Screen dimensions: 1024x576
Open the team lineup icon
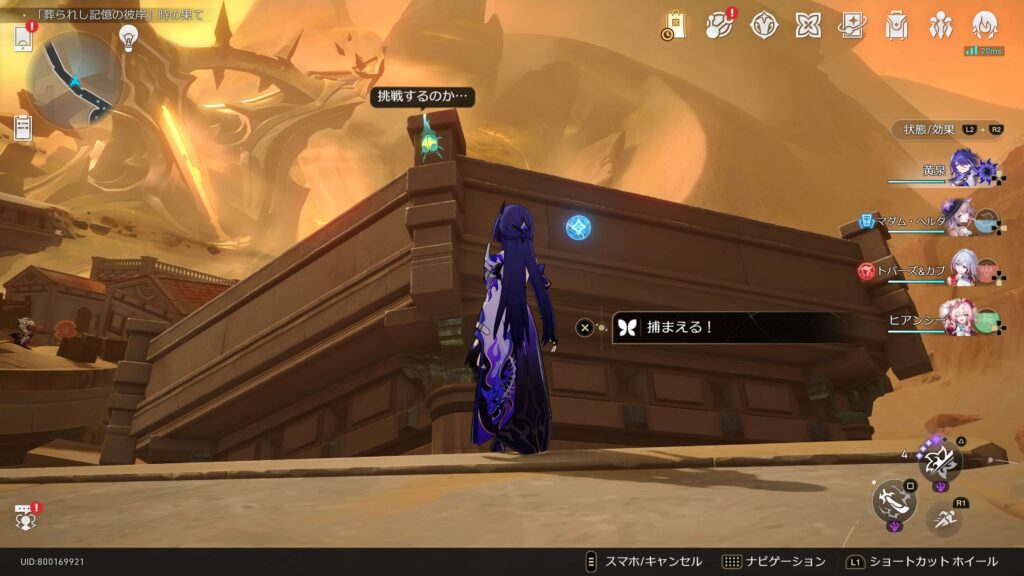(940, 25)
